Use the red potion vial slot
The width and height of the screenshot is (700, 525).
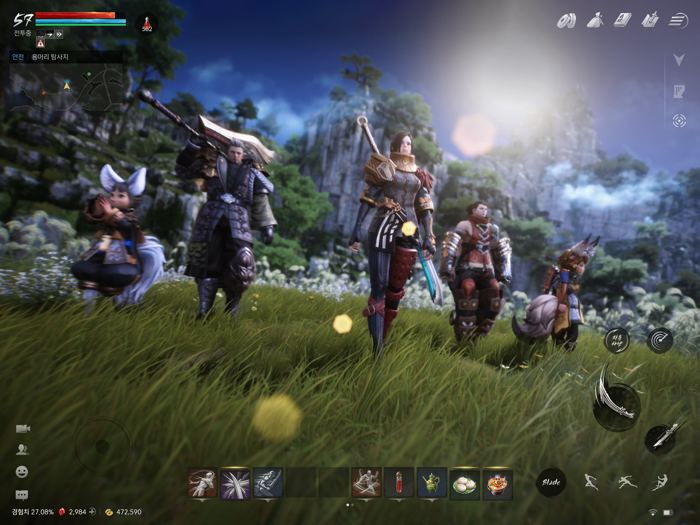(399, 484)
